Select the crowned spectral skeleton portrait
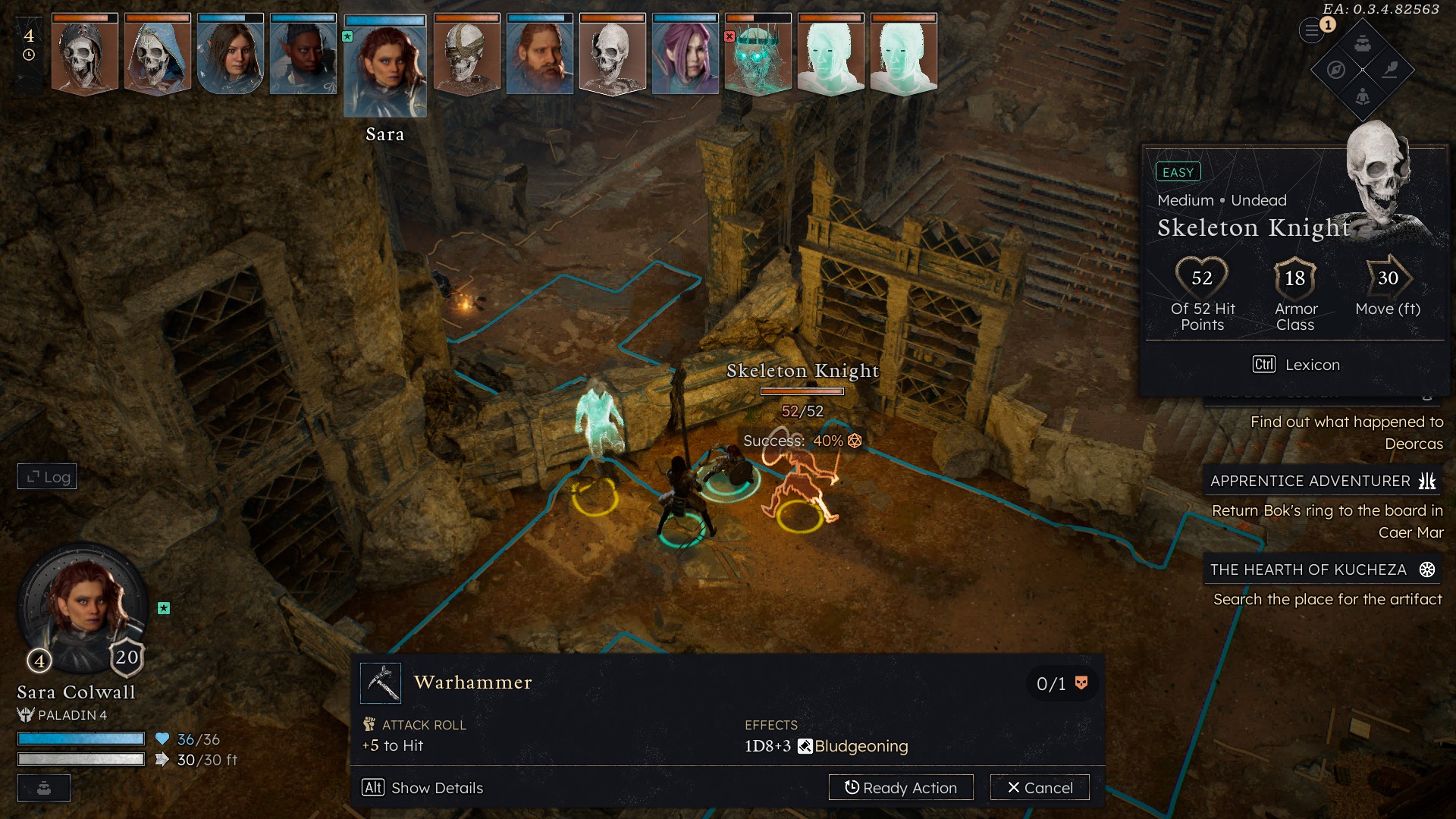1456x819 pixels. (x=758, y=56)
